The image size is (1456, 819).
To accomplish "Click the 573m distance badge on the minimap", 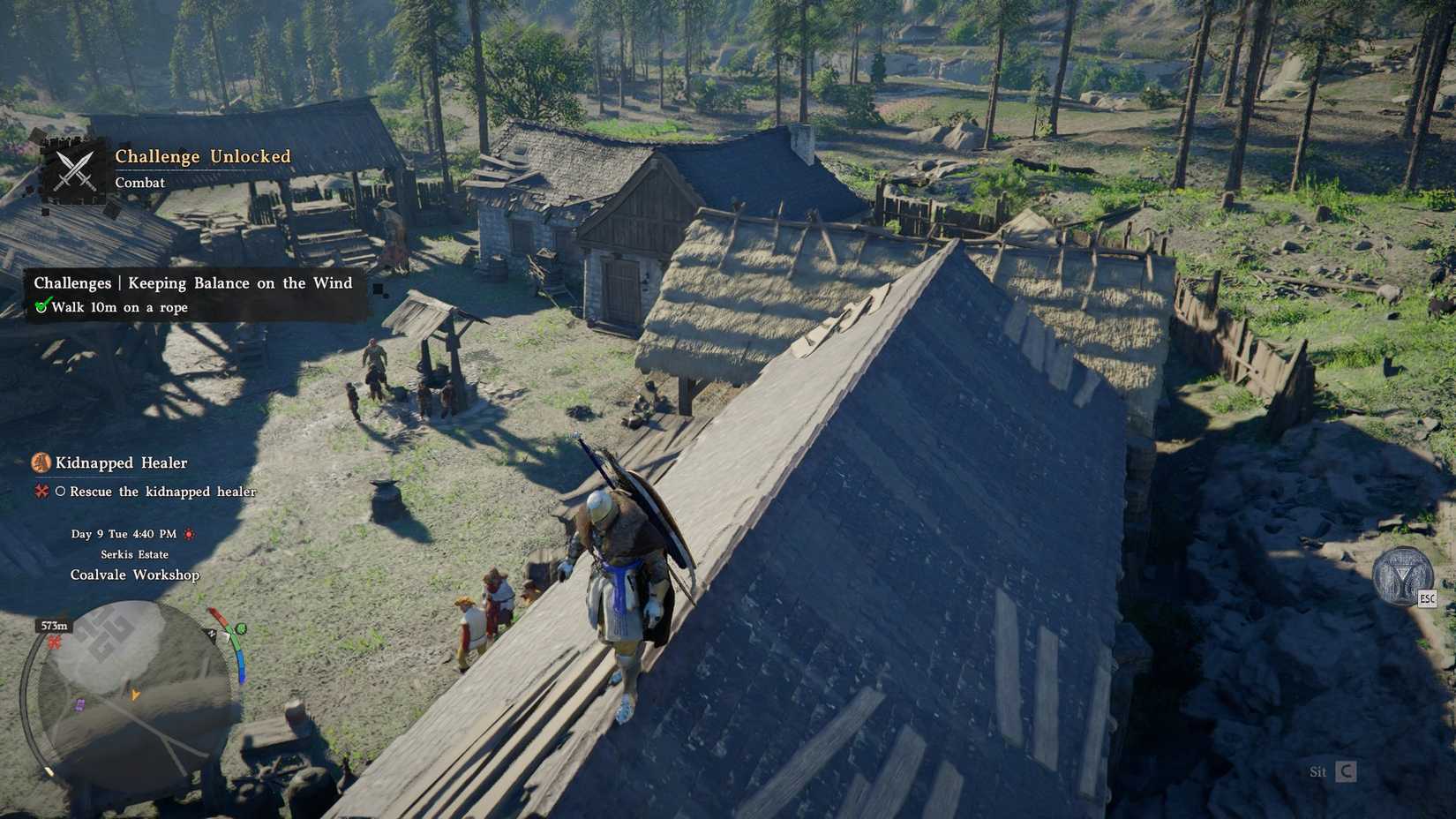I will pos(54,625).
